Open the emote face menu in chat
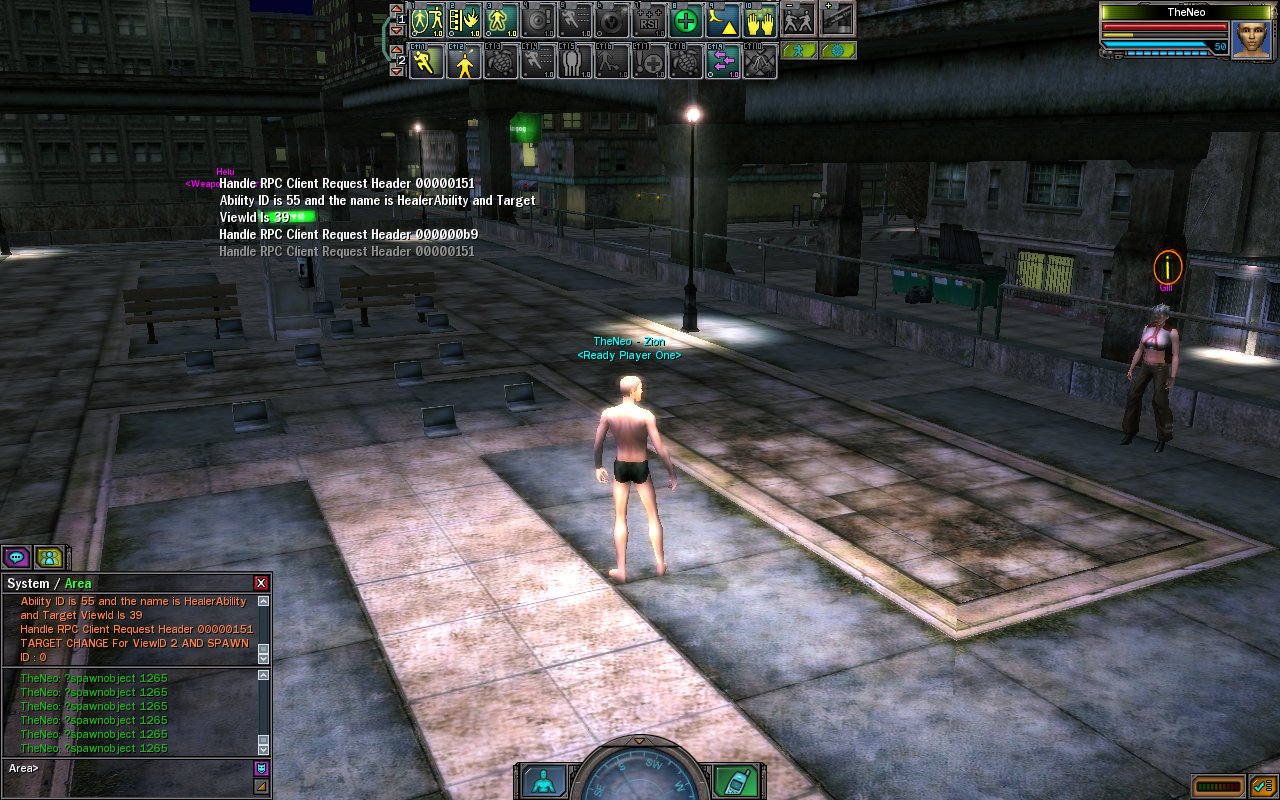Viewport: 1280px width, 800px height. (x=262, y=768)
